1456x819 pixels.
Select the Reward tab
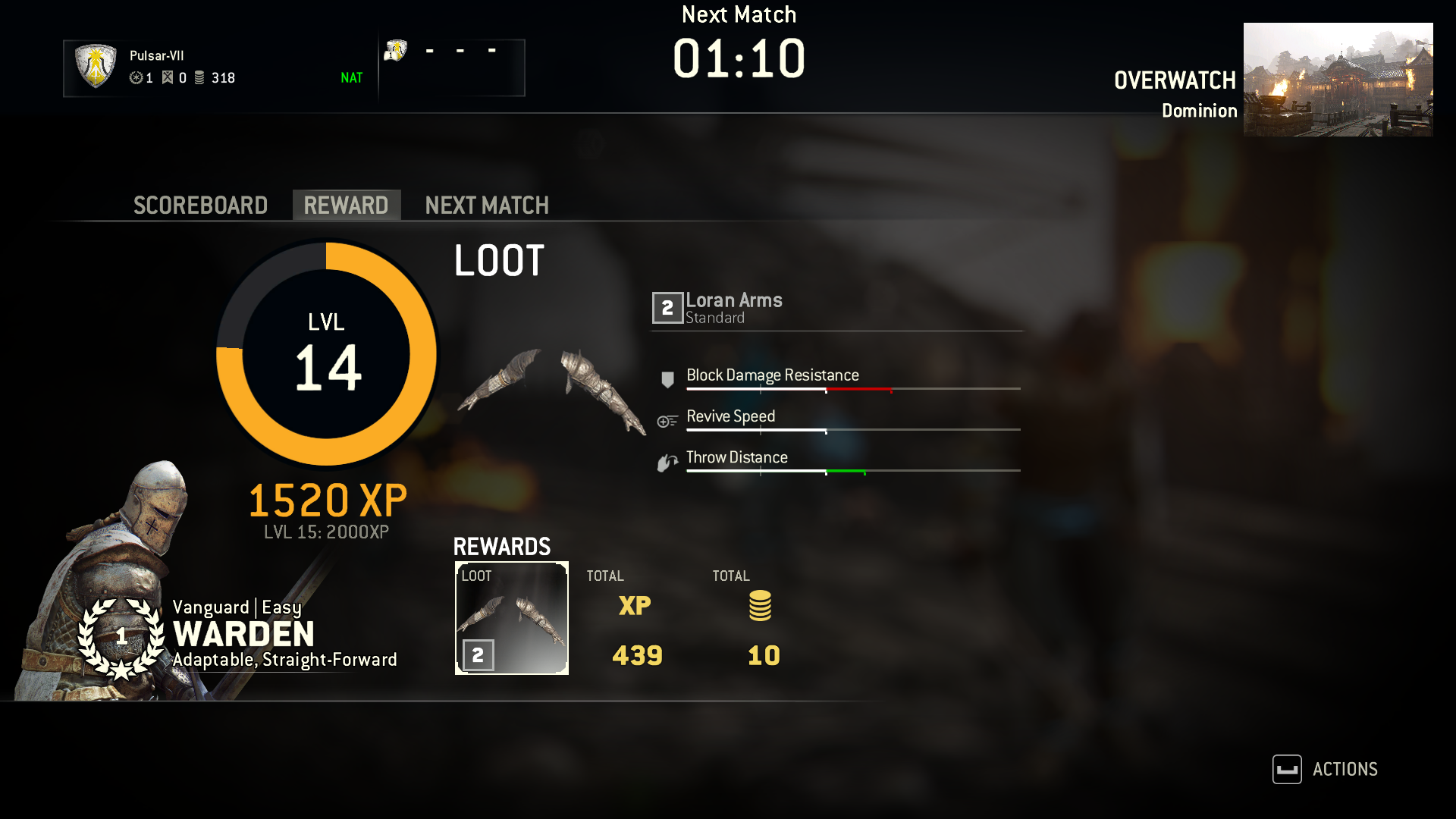[346, 206]
